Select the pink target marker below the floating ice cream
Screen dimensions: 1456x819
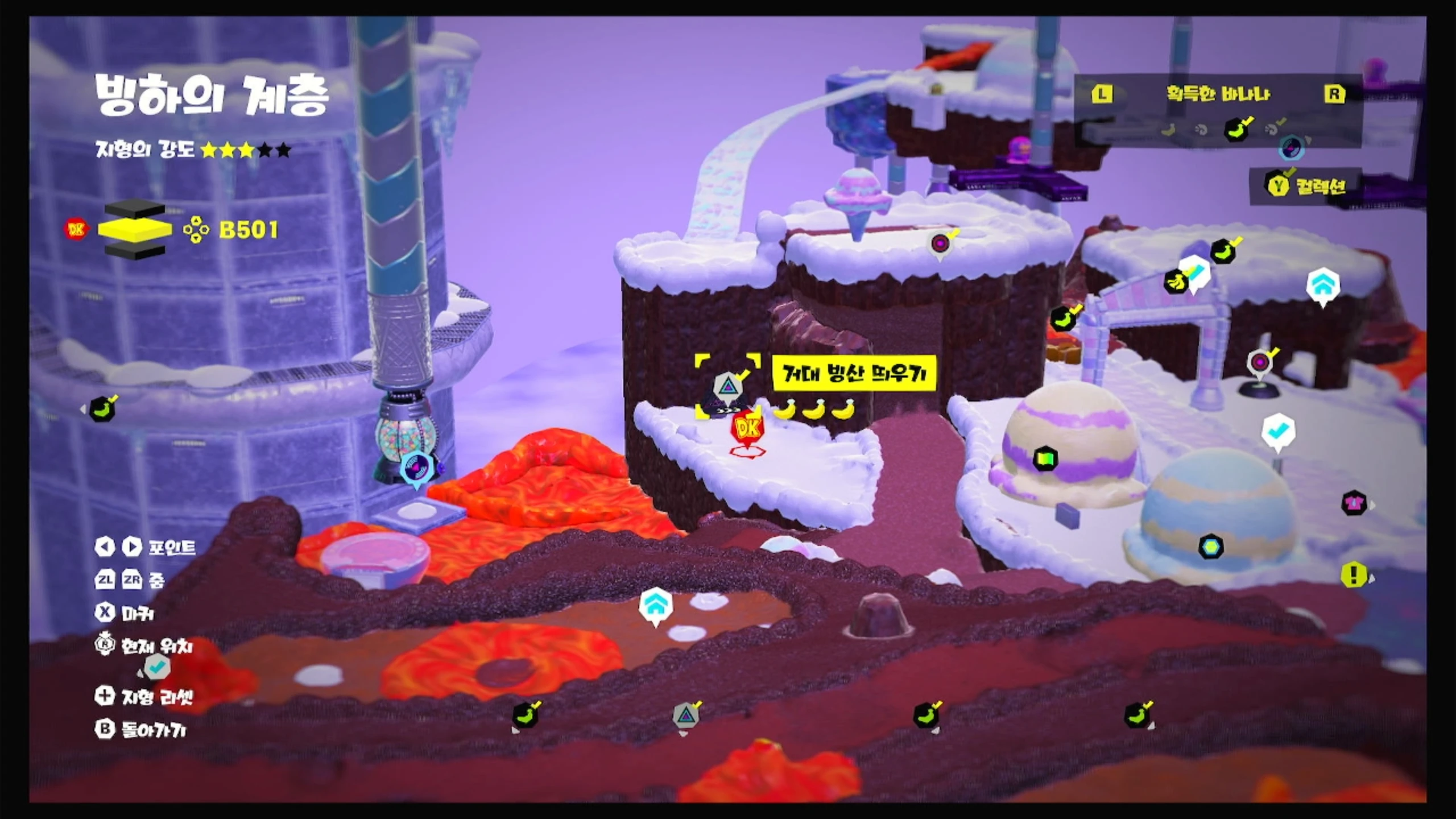point(941,243)
